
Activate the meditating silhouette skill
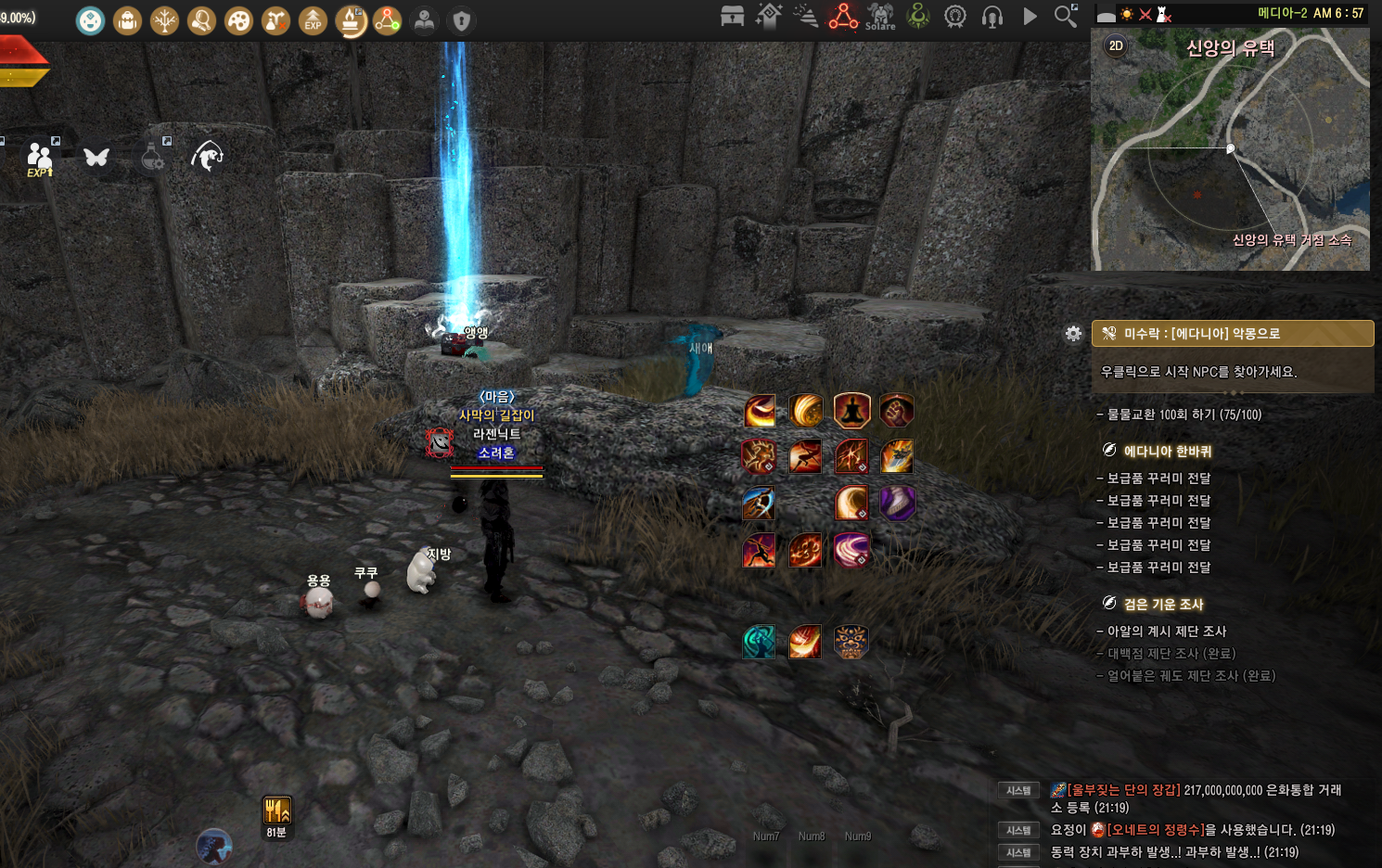pos(851,410)
